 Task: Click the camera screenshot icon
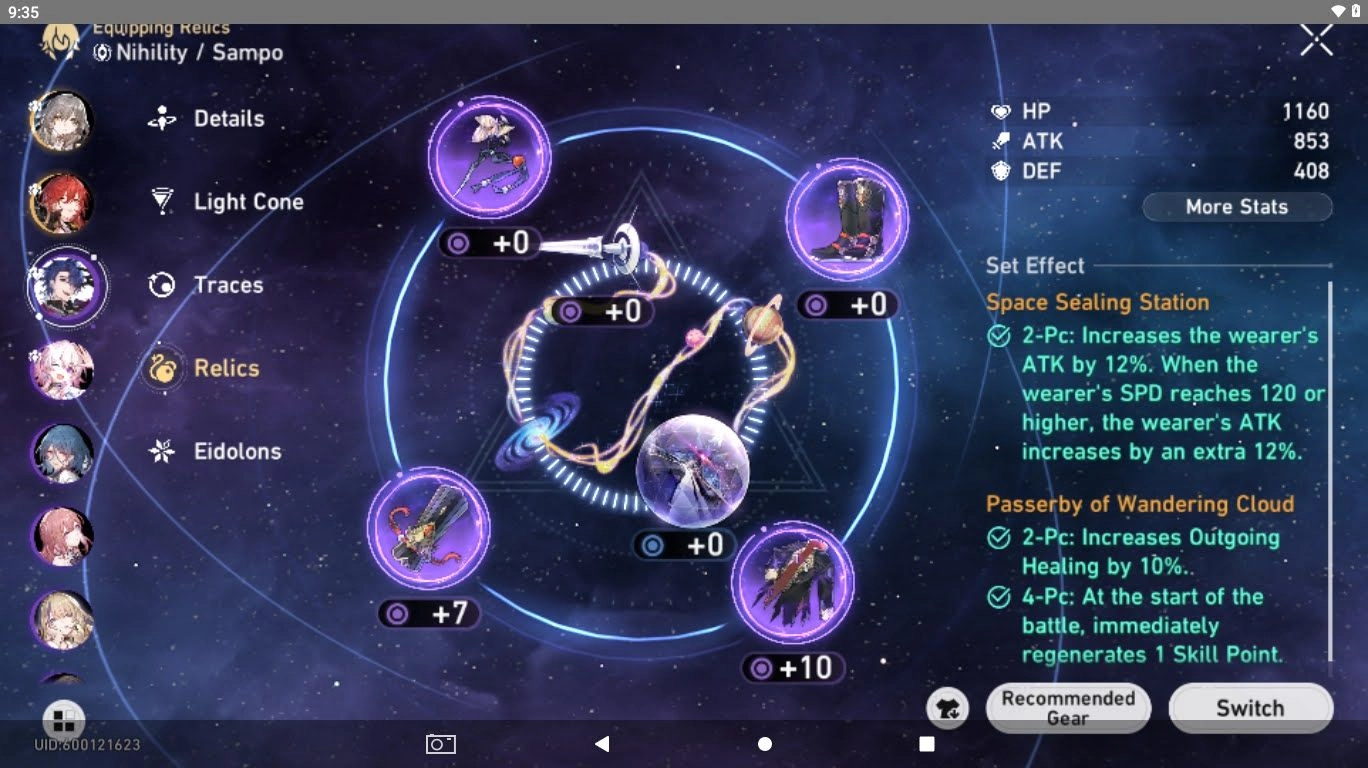[x=440, y=744]
